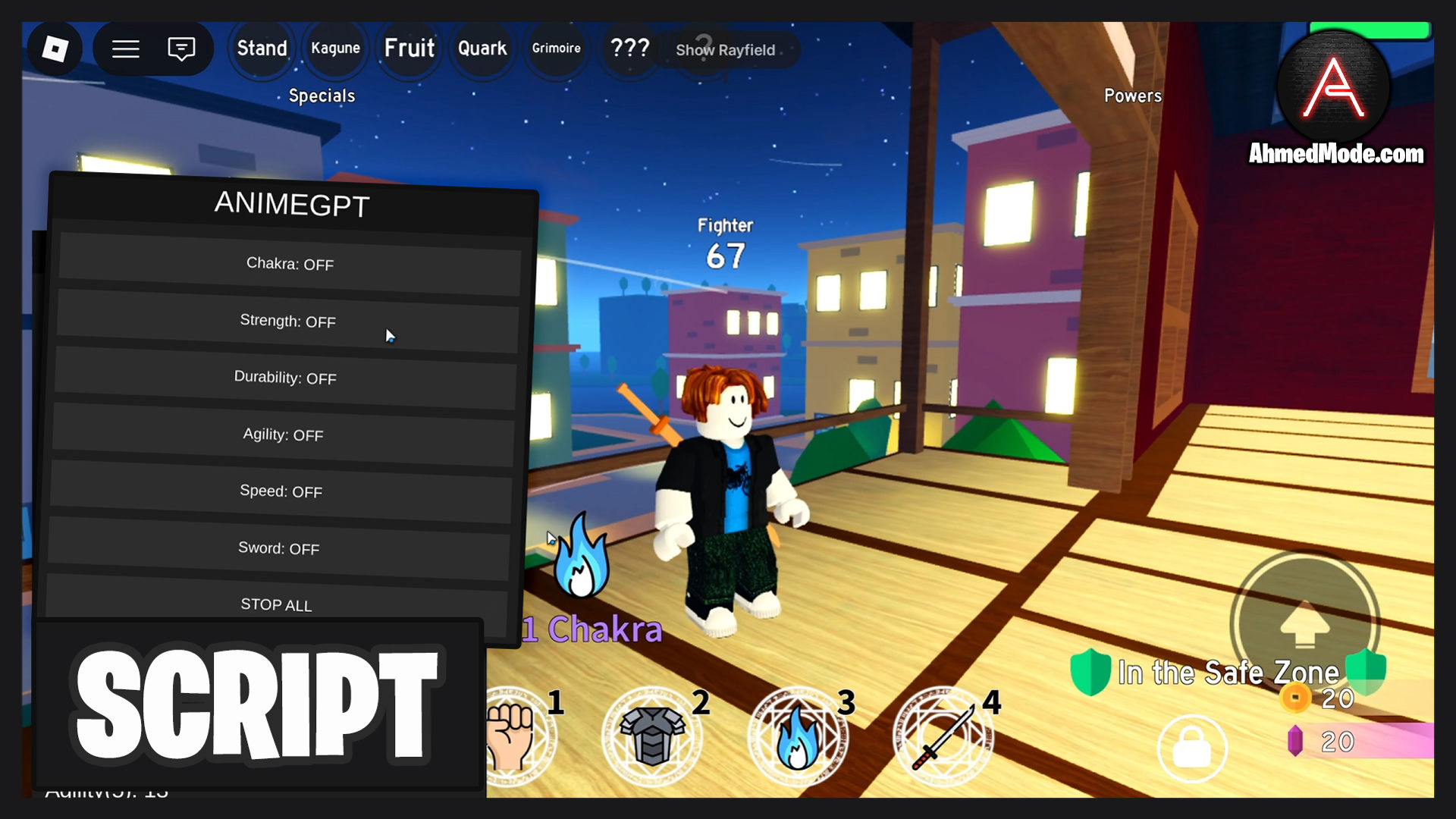Select the Kagune specials button
This screenshot has height=819, width=1456.
[x=335, y=49]
